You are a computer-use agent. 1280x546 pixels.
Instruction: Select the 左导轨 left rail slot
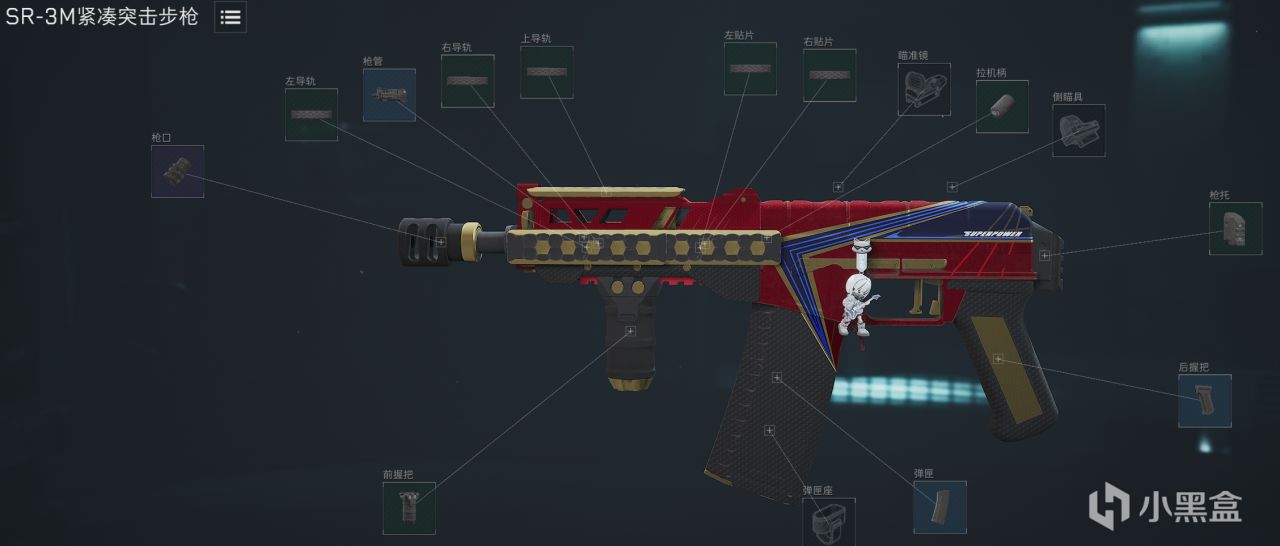[x=311, y=114]
